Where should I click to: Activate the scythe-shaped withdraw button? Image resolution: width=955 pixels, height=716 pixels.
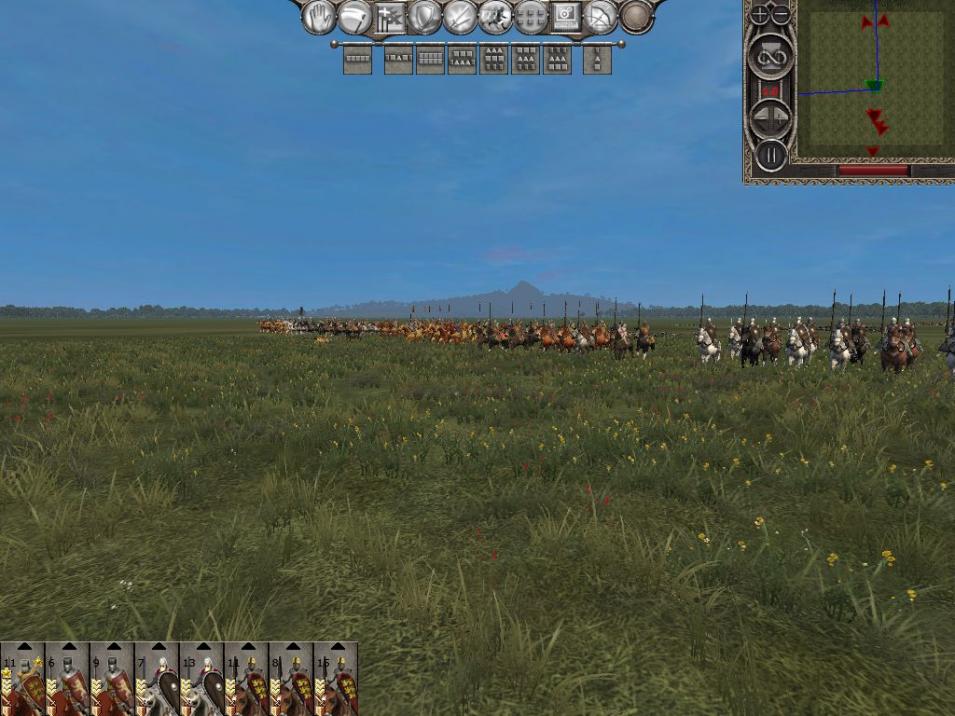coord(355,17)
